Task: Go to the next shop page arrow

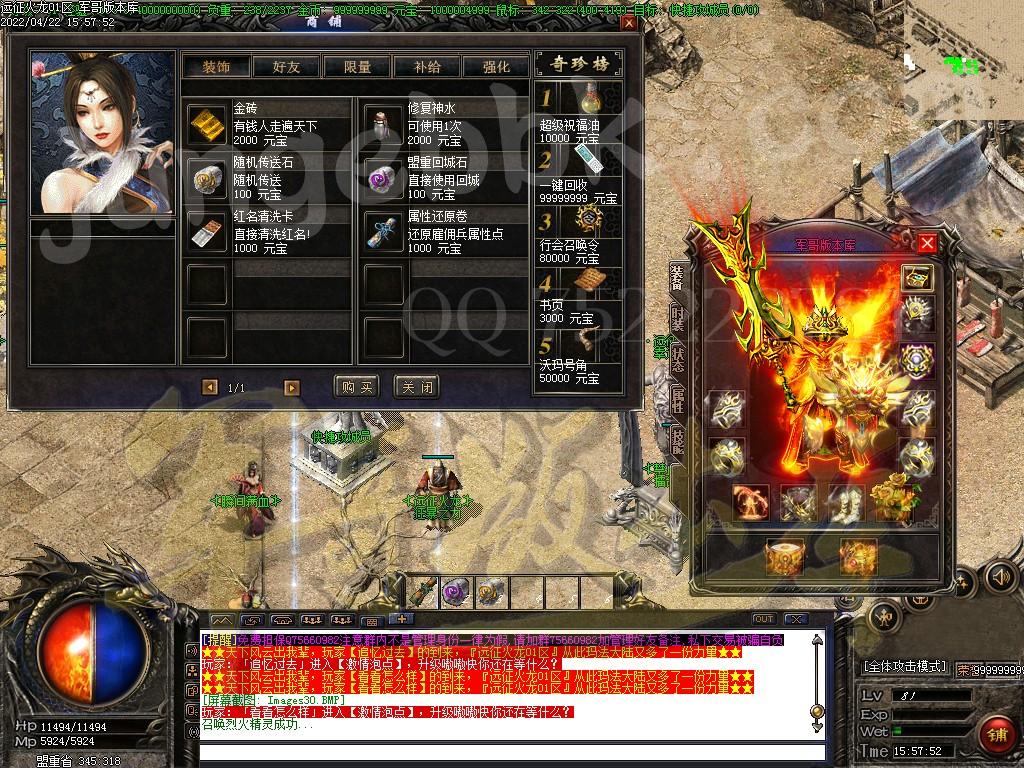Action: [292, 387]
